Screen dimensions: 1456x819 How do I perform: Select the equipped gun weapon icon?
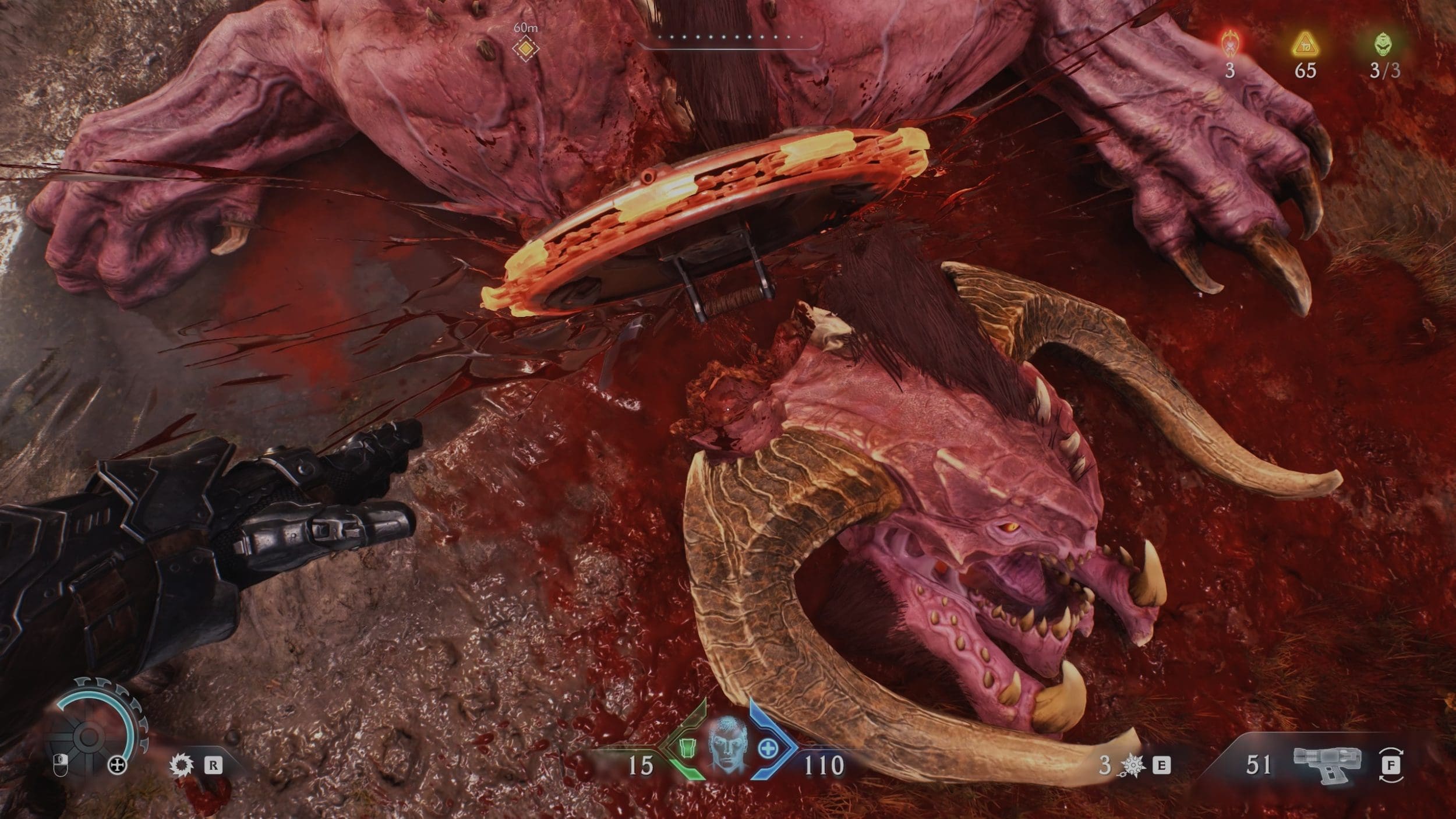pyautogui.click(x=1328, y=764)
